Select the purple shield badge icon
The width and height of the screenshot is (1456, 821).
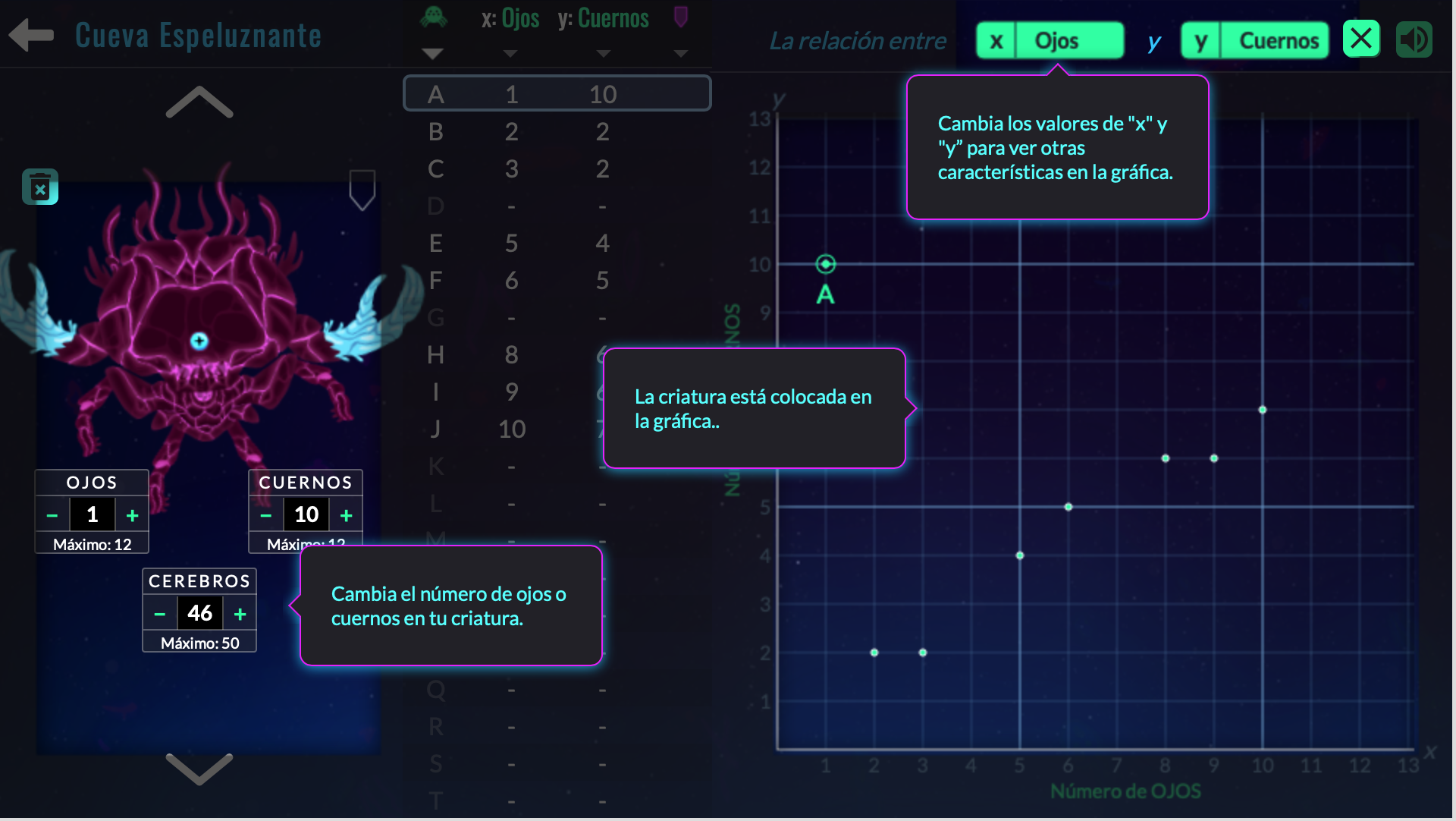[x=680, y=17]
